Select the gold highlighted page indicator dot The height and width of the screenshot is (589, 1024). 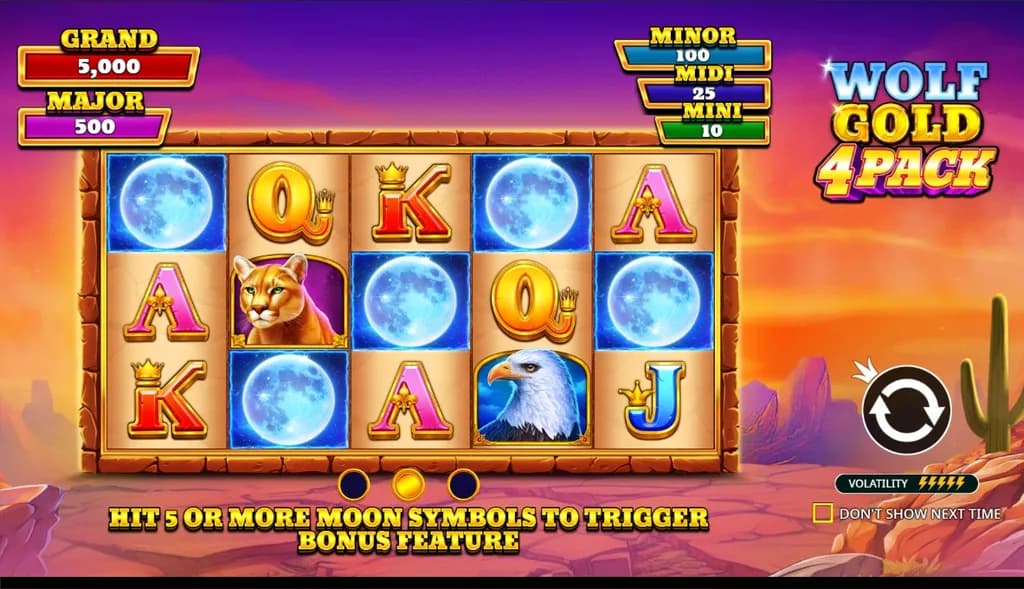pyautogui.click(x=408, y=485)
